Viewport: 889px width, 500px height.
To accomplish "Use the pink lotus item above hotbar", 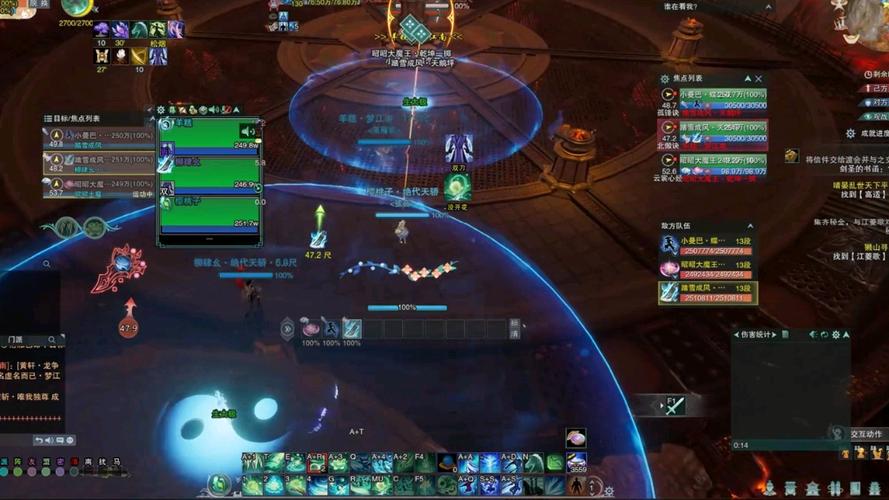I will (x=575, y=439).
